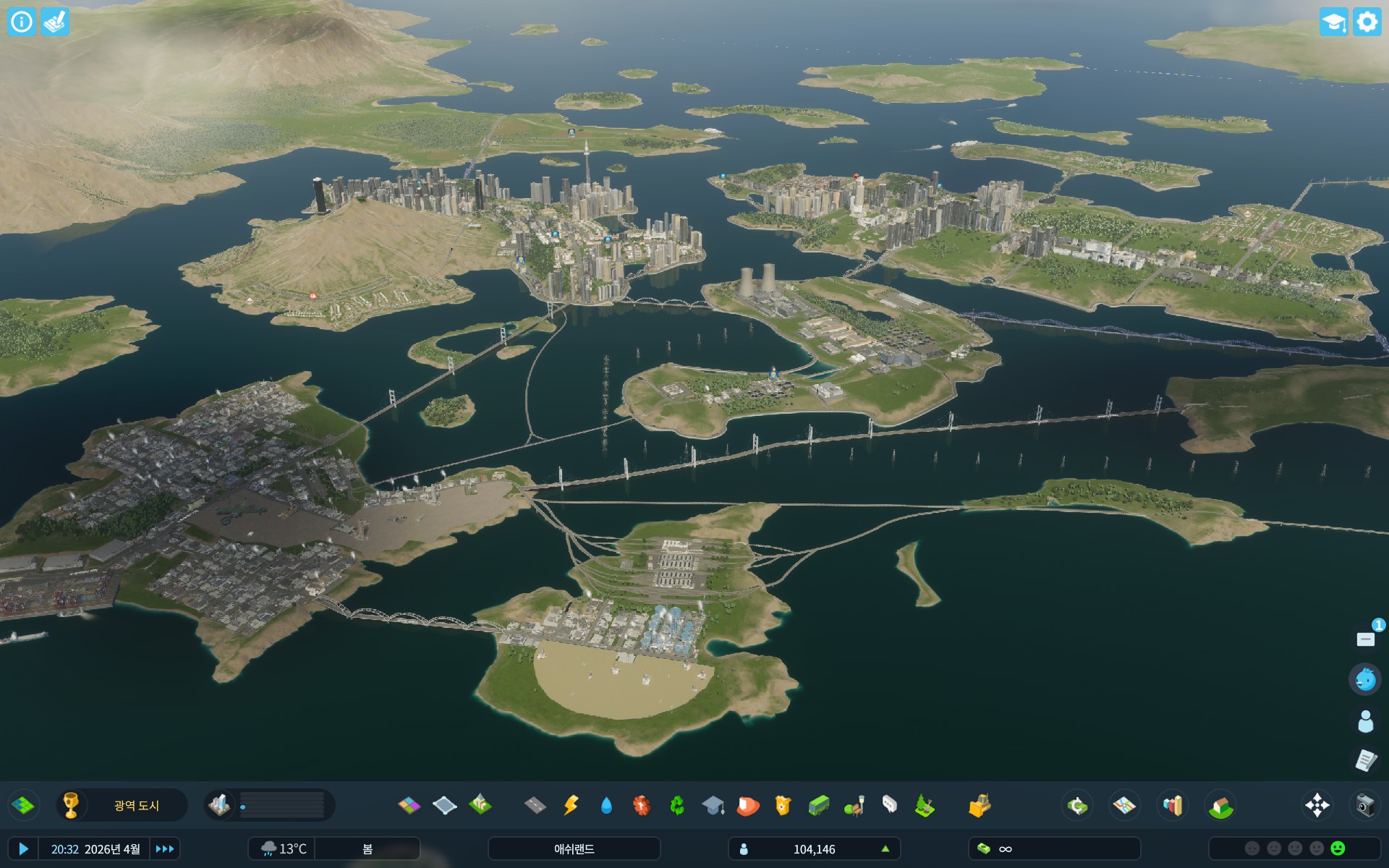
Task: Open the gold trophy milestone panel
Action: click(71, 805)
